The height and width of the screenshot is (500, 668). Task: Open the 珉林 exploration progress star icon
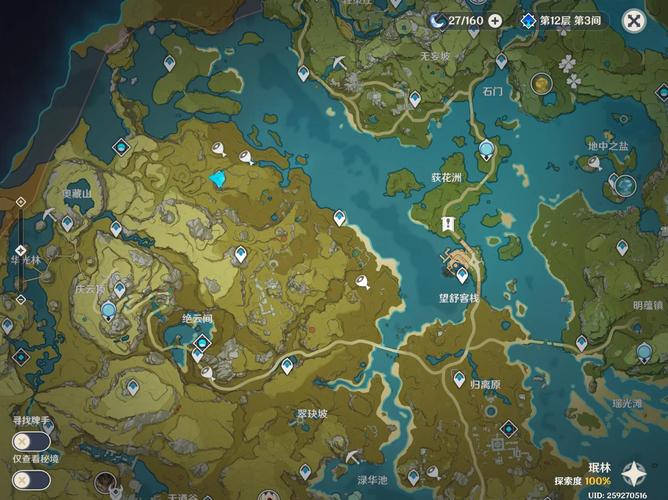tap(633, 475)
